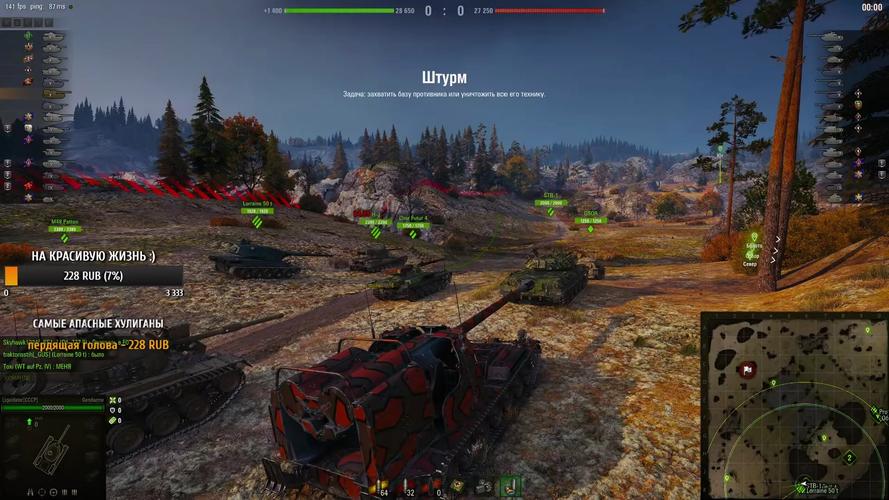Select the green square numbered 2 on minimap

(x=849, y=458)
